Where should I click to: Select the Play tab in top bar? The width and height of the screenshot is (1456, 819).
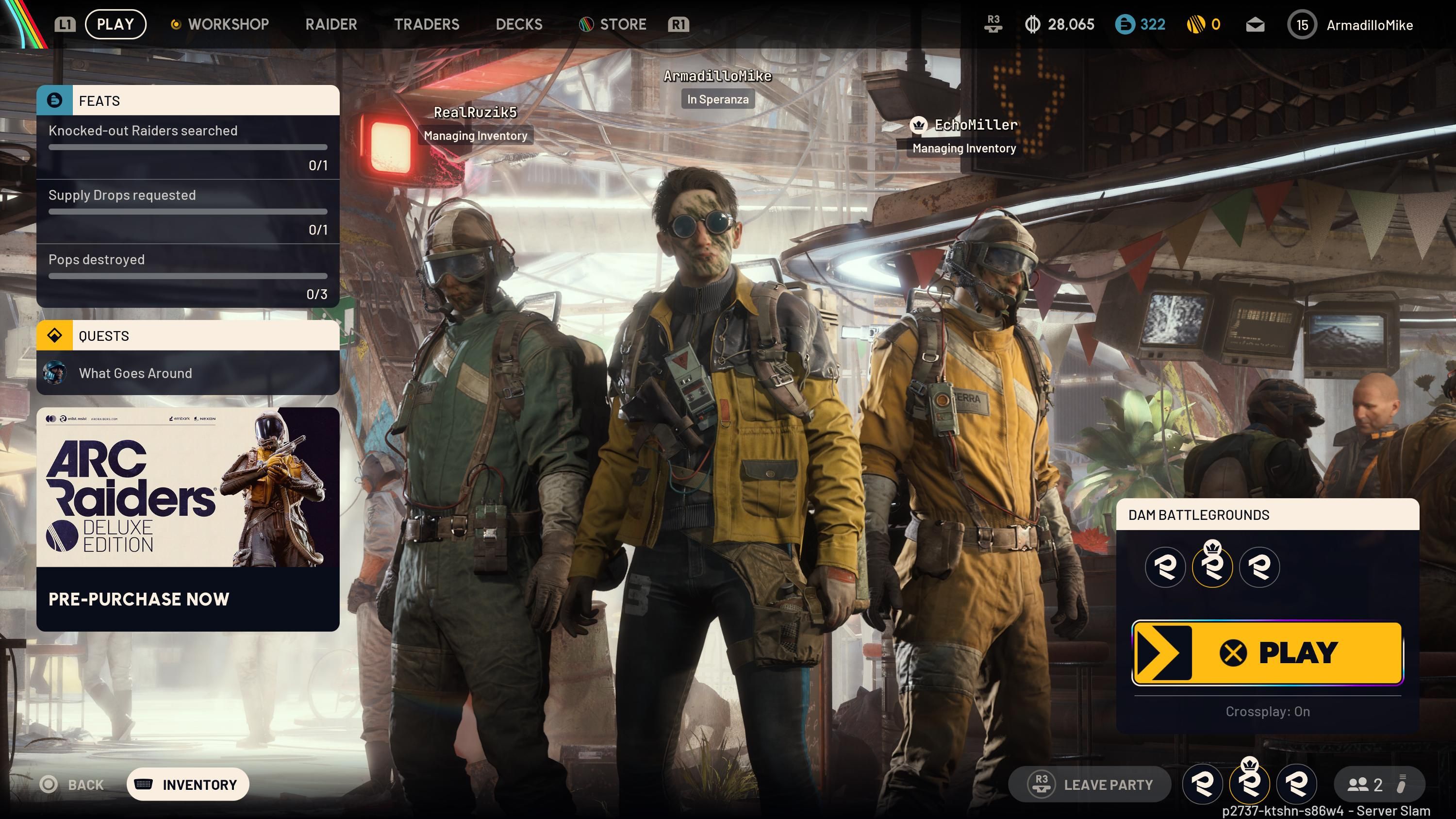116,24
